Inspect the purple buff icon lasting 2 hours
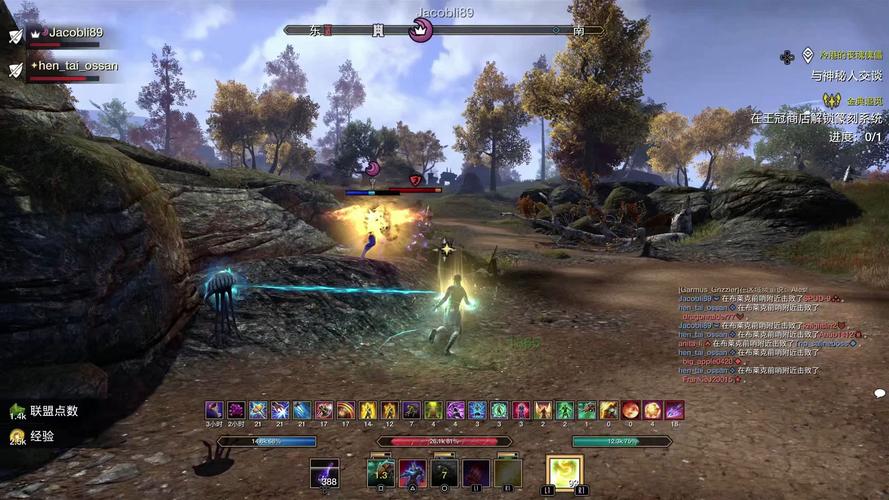Screen dimensions: 889x500 click(236, 410)
